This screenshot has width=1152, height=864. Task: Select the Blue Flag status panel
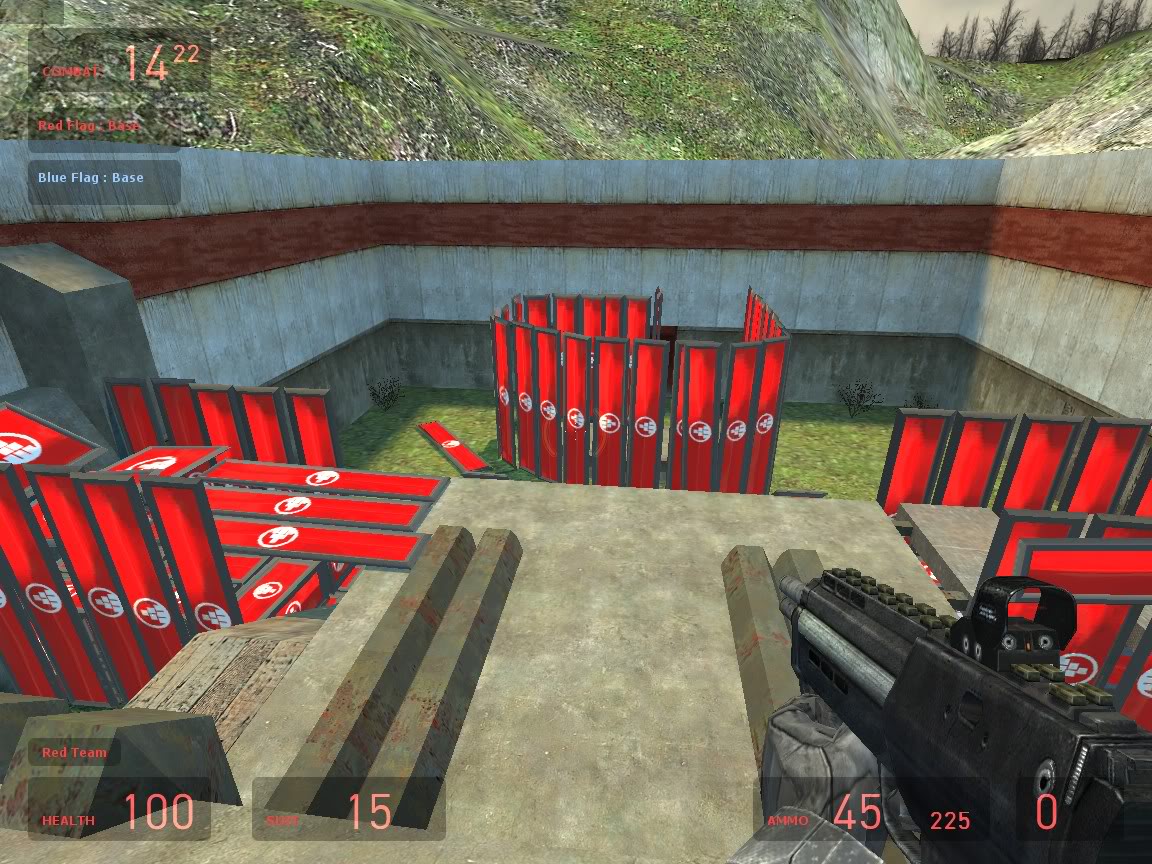tap(104, 179)
